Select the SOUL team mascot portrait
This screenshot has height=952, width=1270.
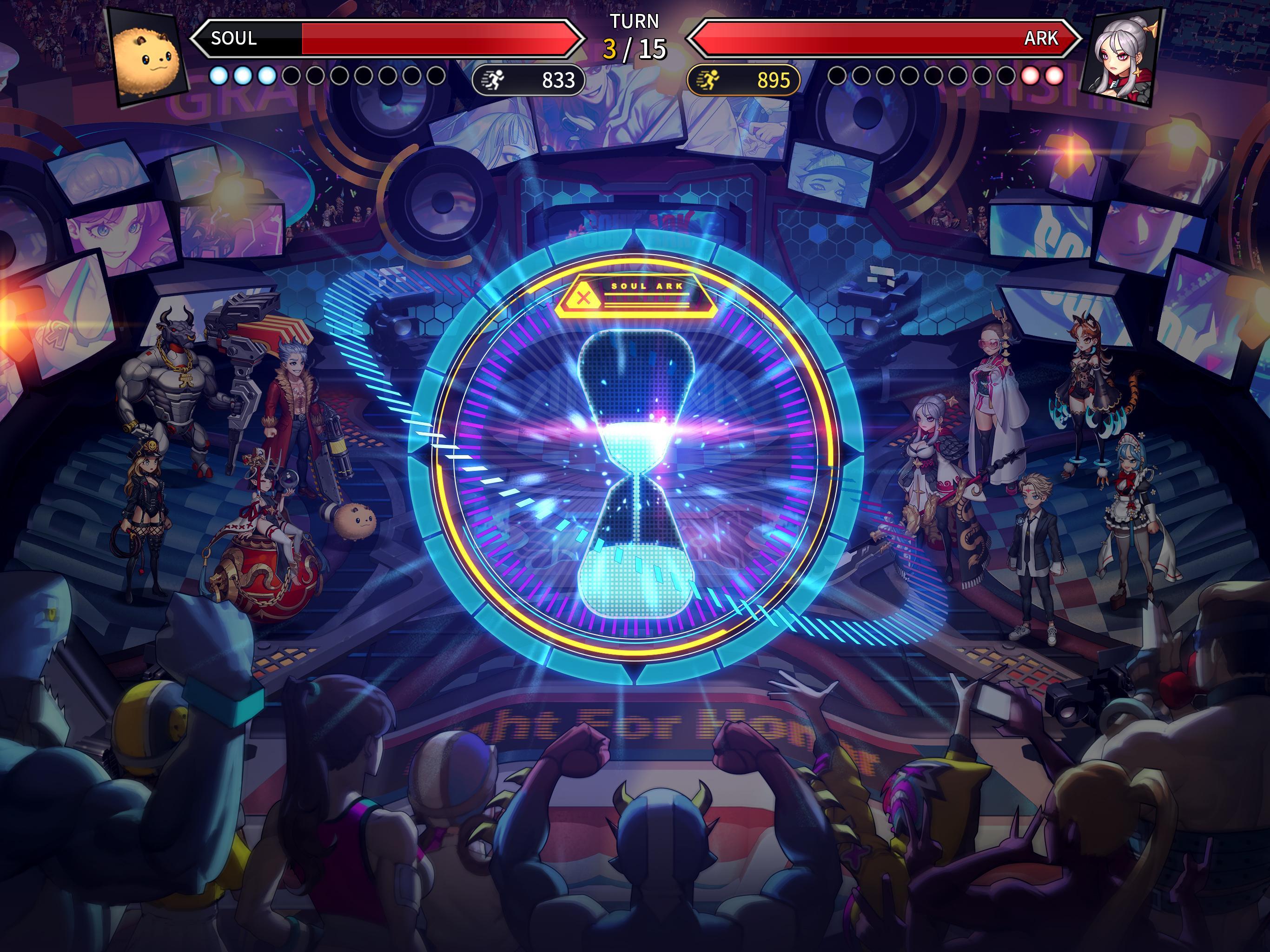pyautogui.click(x=144, y=54)
